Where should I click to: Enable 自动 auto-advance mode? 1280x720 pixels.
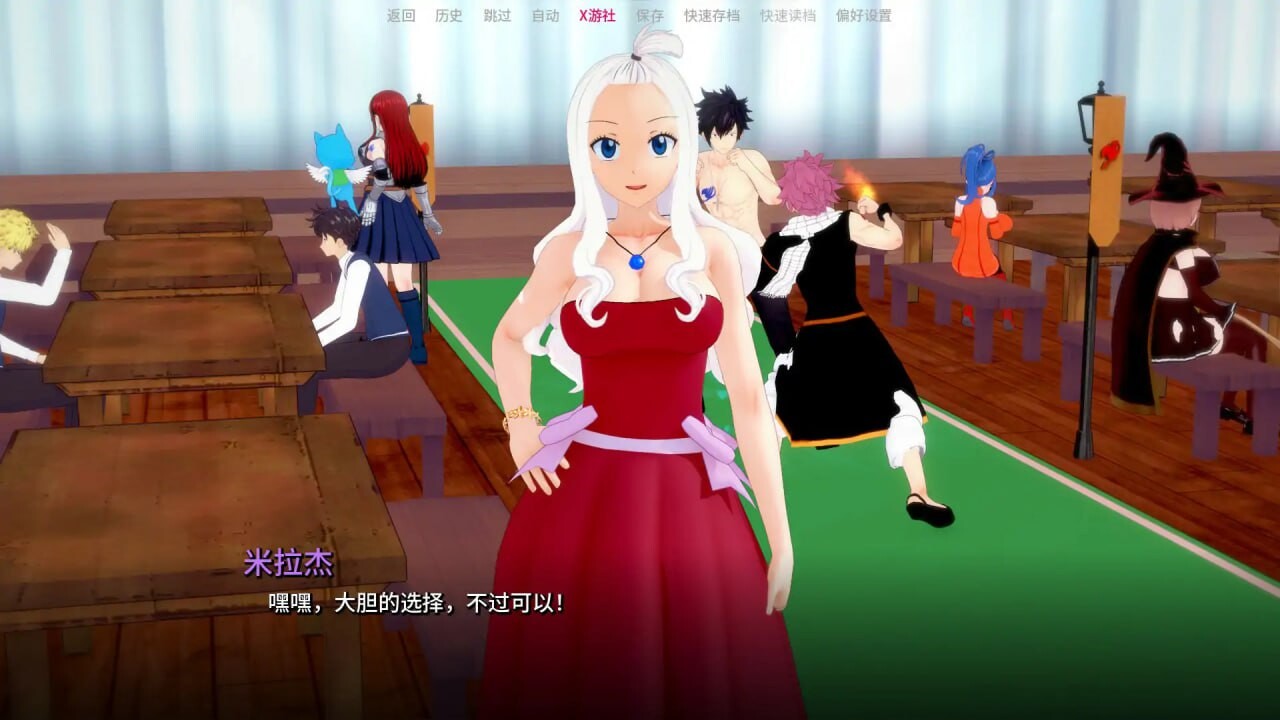click(546, 16)
